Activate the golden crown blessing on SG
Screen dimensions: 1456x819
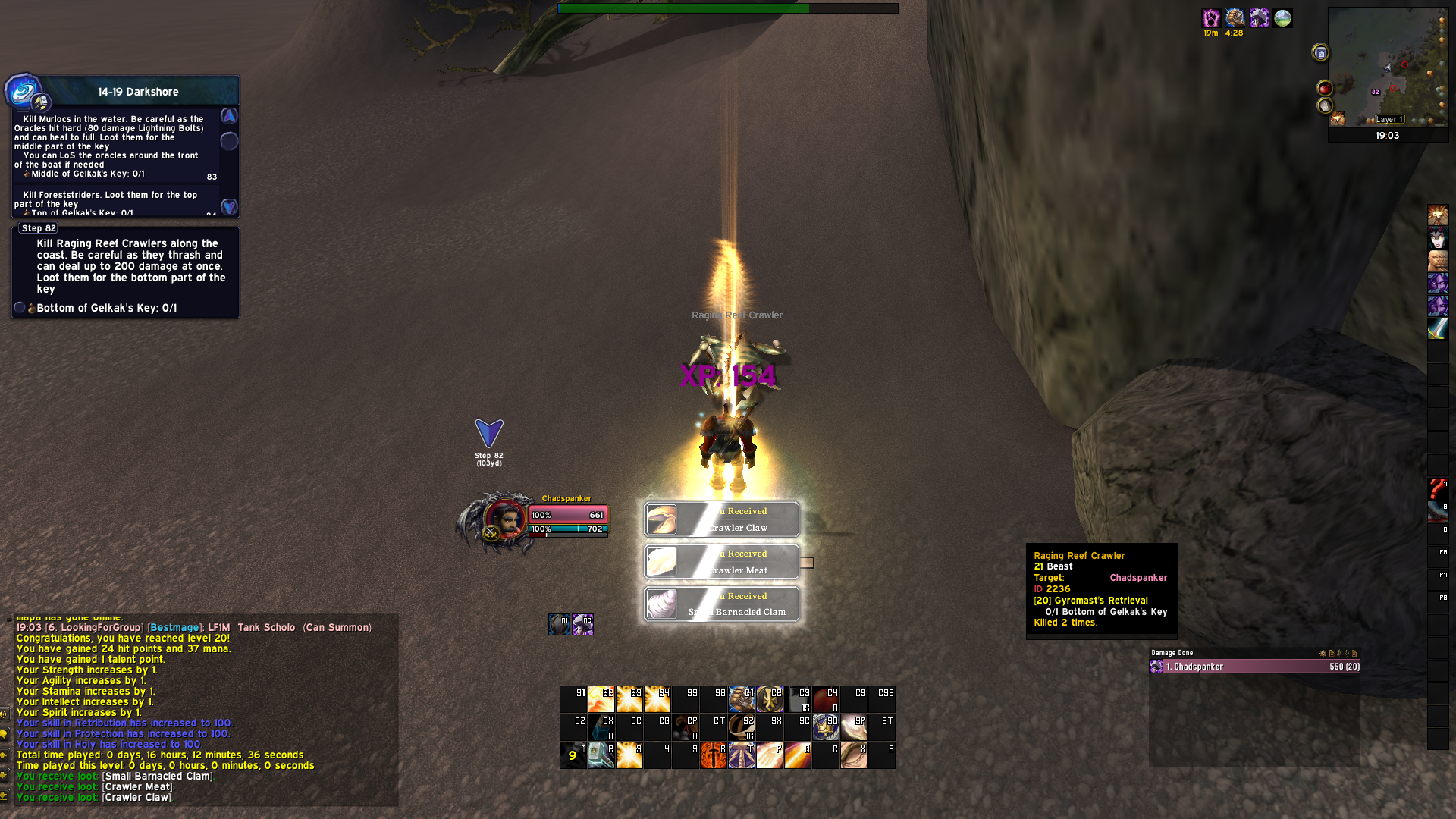825,727
